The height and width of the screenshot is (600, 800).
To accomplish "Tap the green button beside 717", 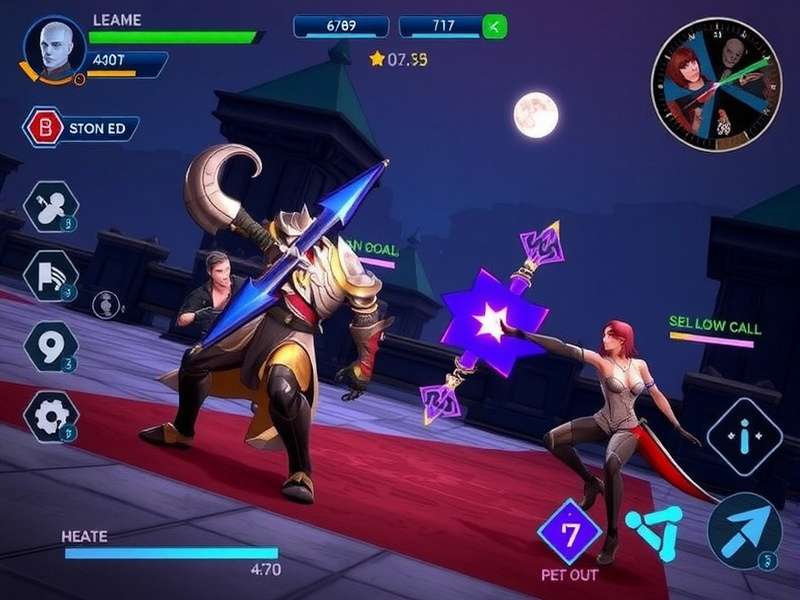I will 494,27.
